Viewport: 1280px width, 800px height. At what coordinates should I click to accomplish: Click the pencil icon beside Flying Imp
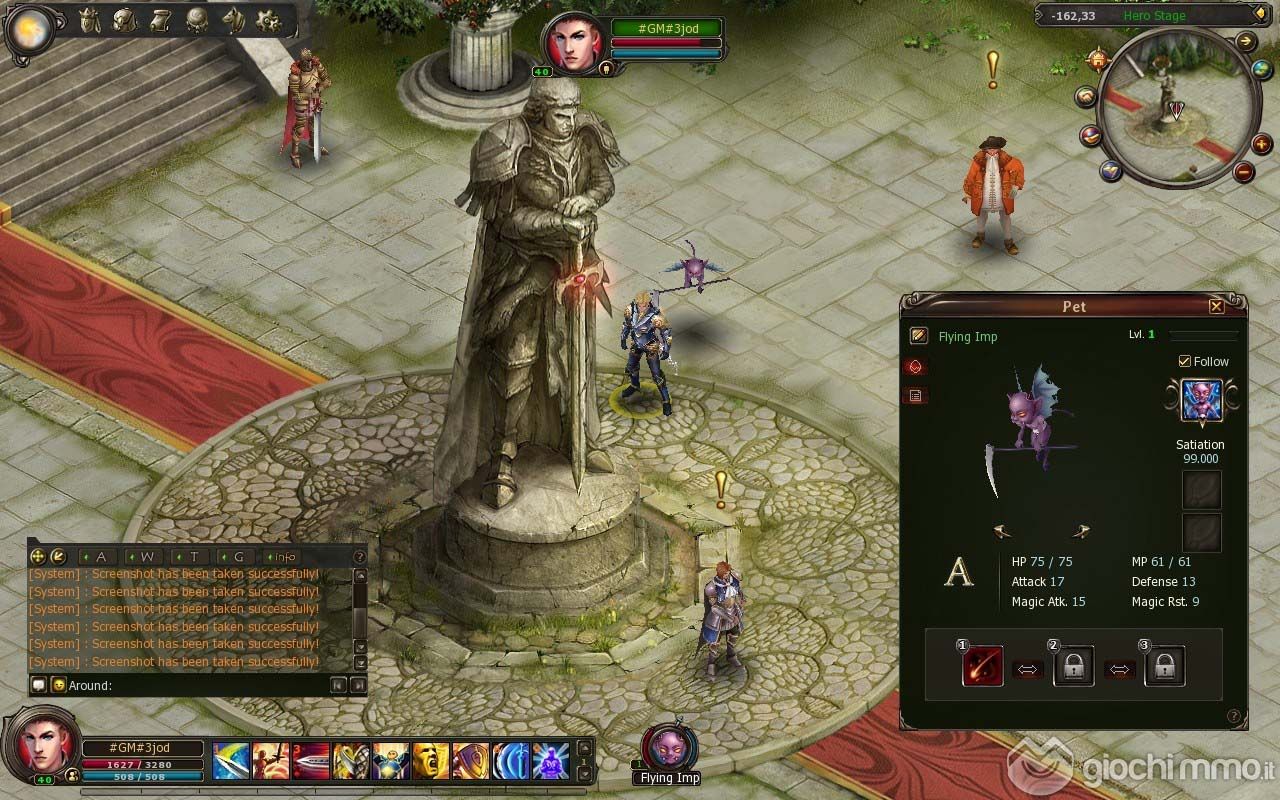(918, 336)
